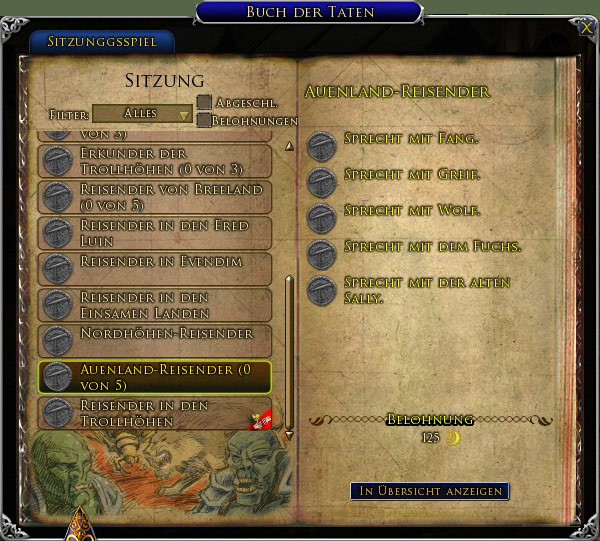Click In Übersicht anzeigen button
Screen dimensions: 600x541
coord(429,491)
